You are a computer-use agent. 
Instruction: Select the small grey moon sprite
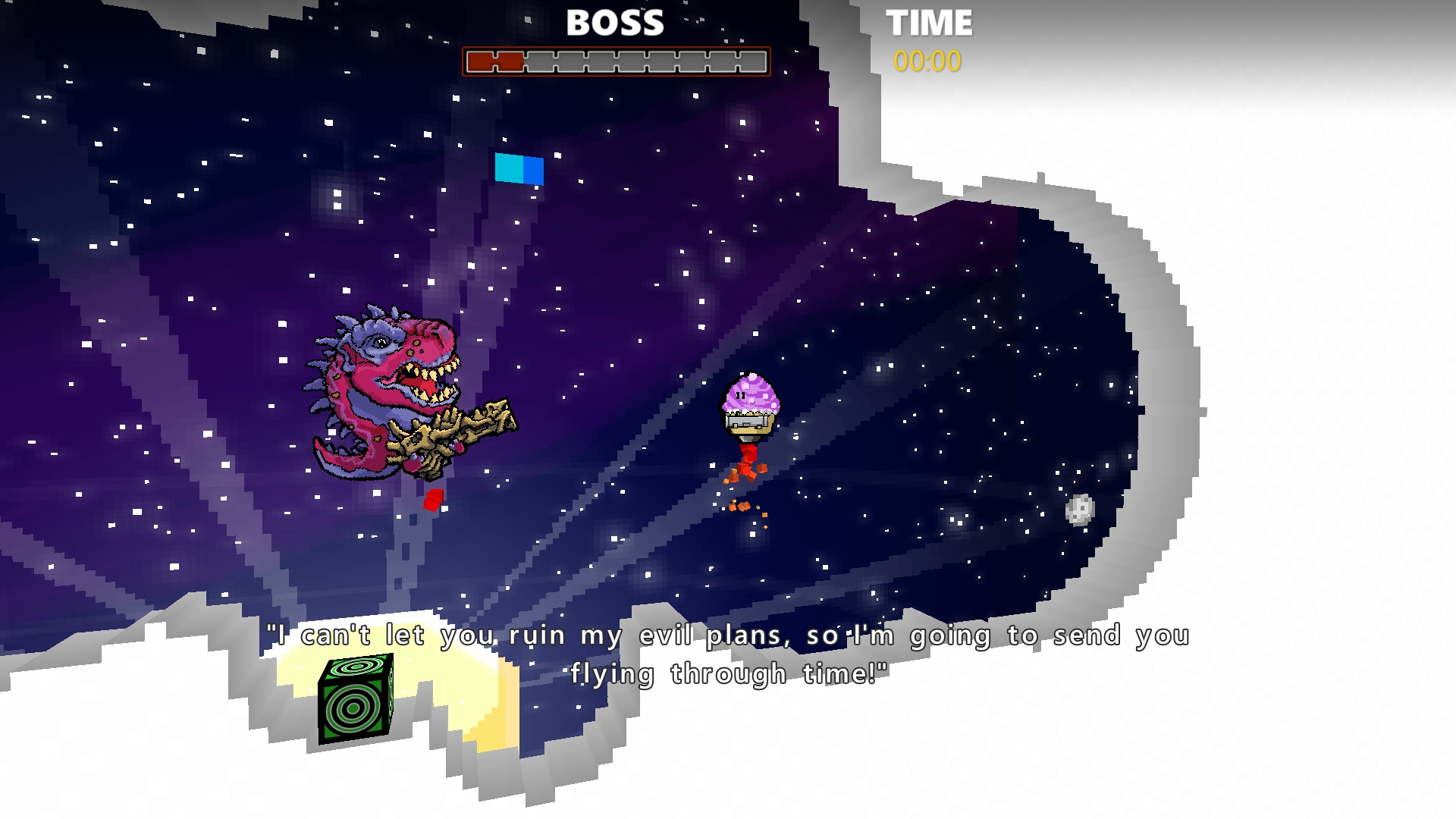click(x=1080, y=511)
